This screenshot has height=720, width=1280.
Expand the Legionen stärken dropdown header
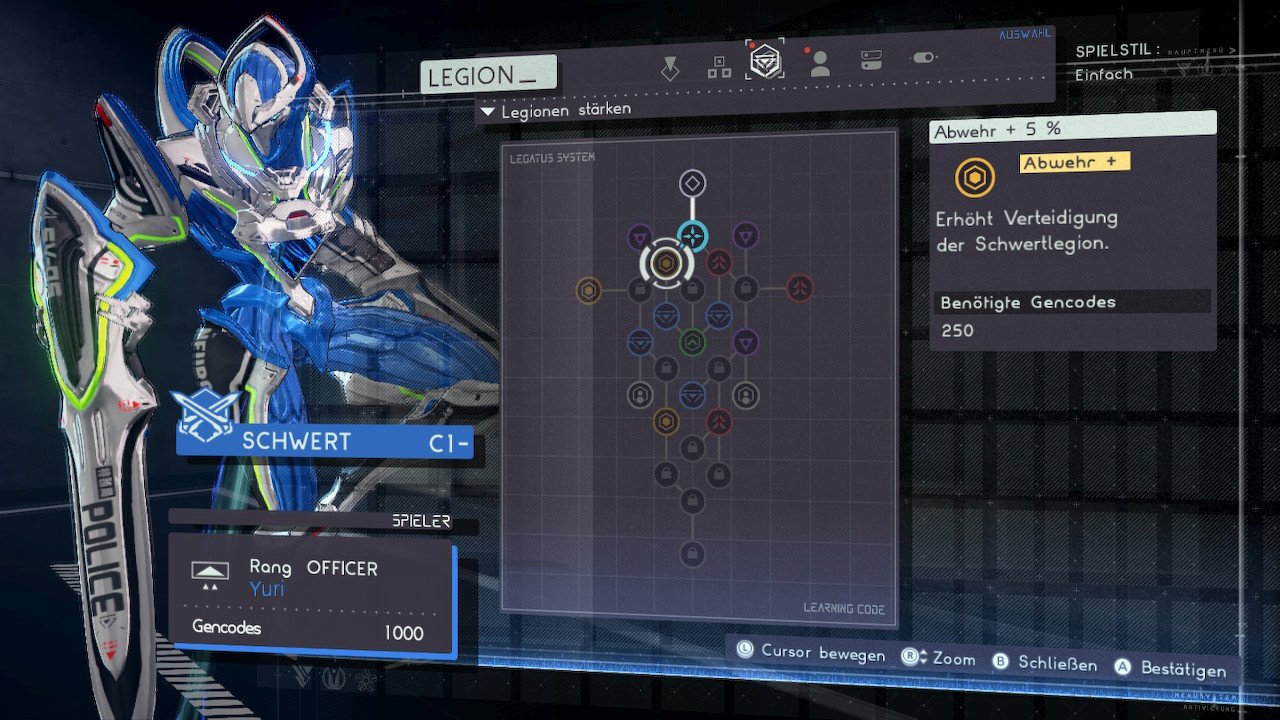point(557,110)
